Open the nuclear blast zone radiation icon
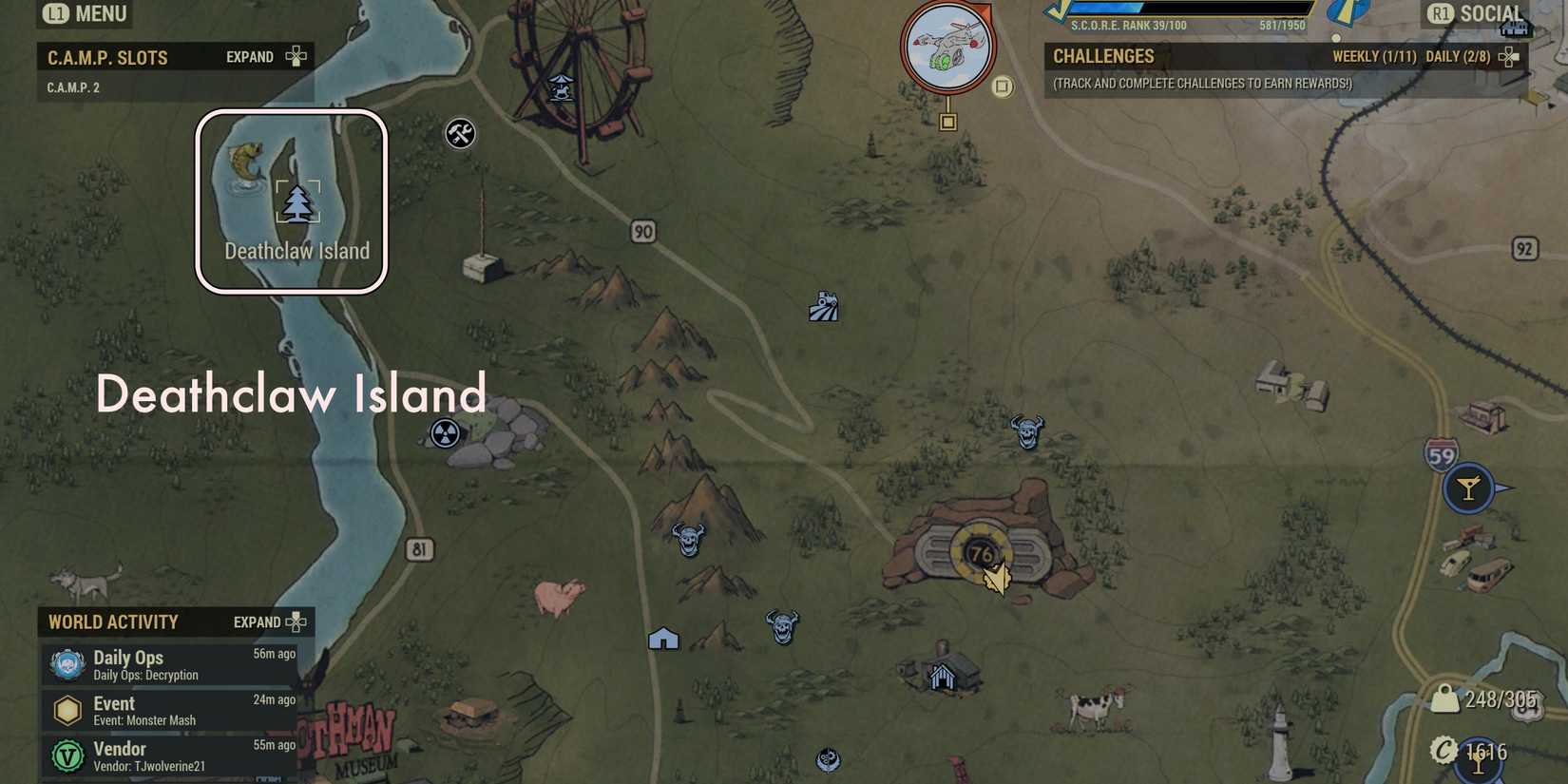The width and height of the screenshot is (1568, 784). click(443, 432)
